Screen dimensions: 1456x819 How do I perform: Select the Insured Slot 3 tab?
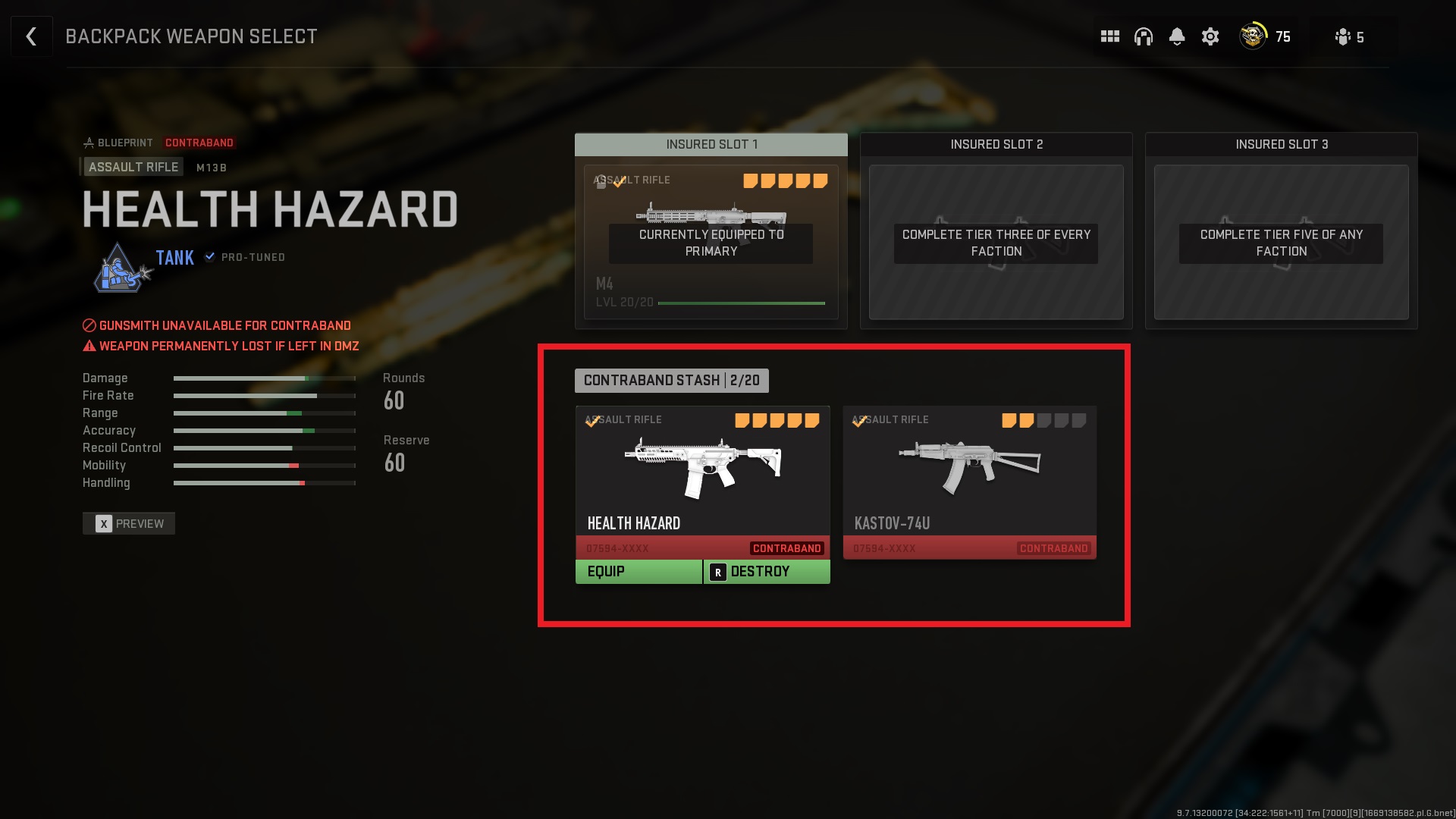coord(1280,144)
